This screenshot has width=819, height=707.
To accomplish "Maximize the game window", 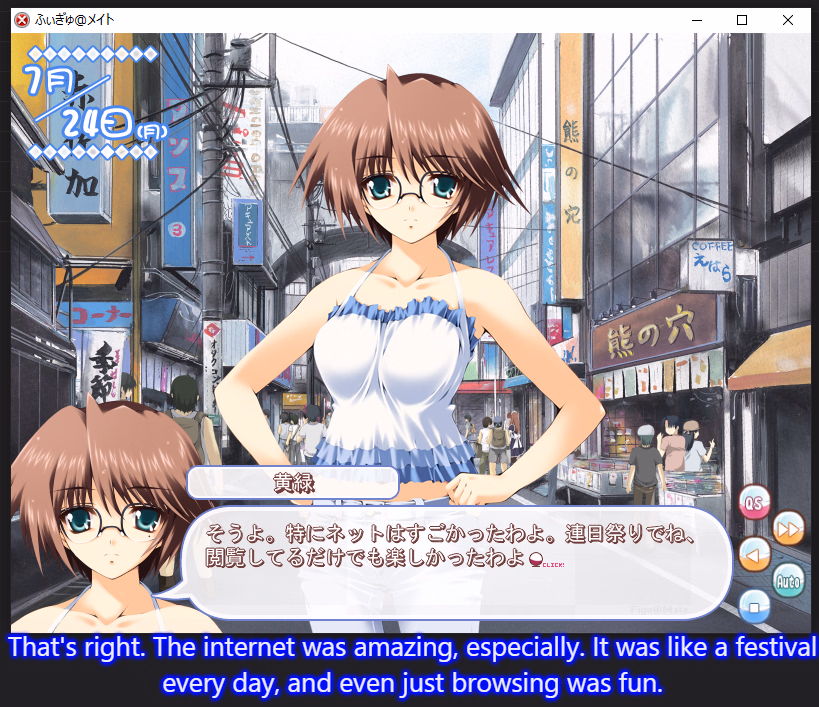I will [742, 20].
